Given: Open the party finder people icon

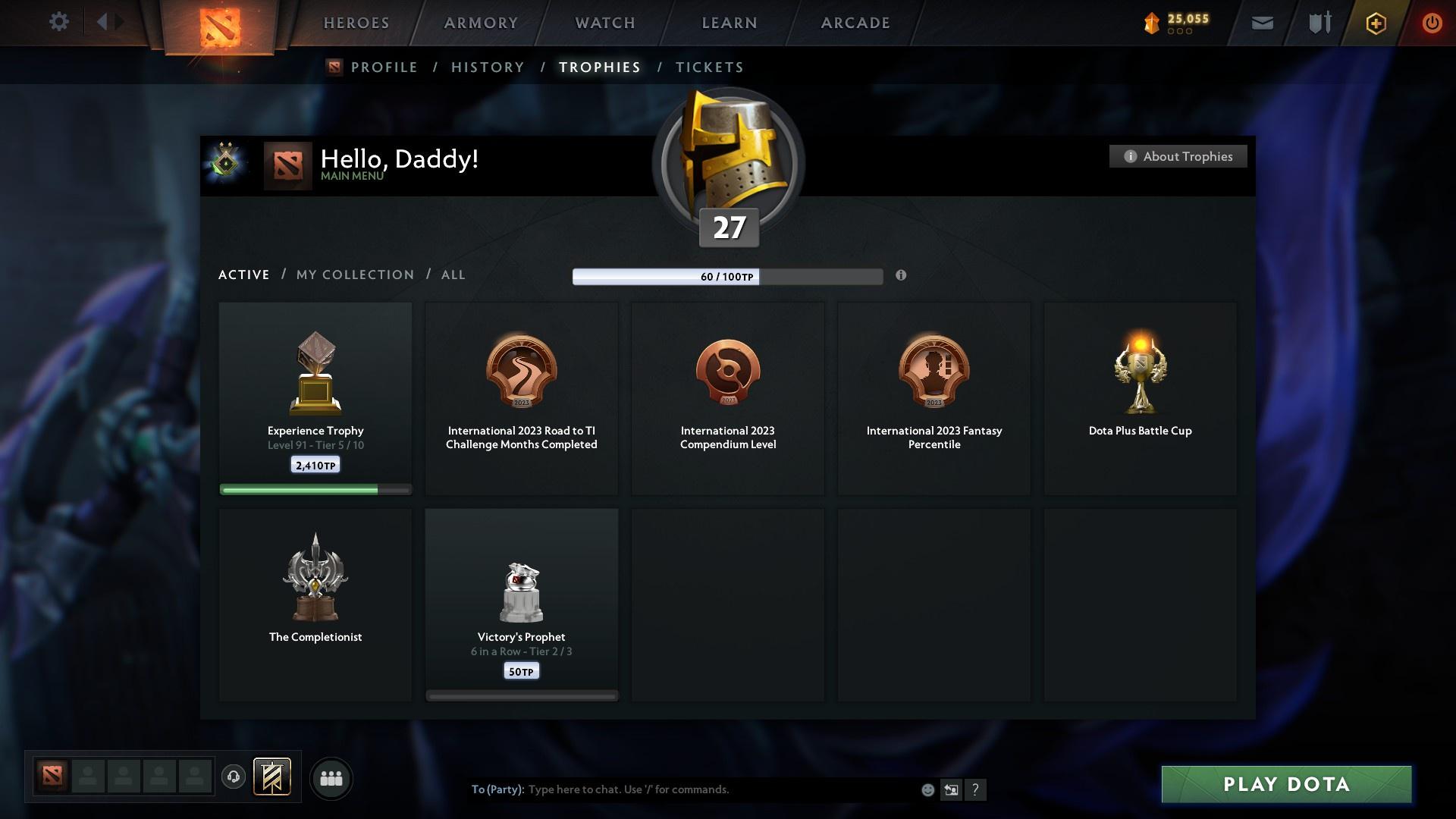Looking at the screenshot, I should click(331, 777).
